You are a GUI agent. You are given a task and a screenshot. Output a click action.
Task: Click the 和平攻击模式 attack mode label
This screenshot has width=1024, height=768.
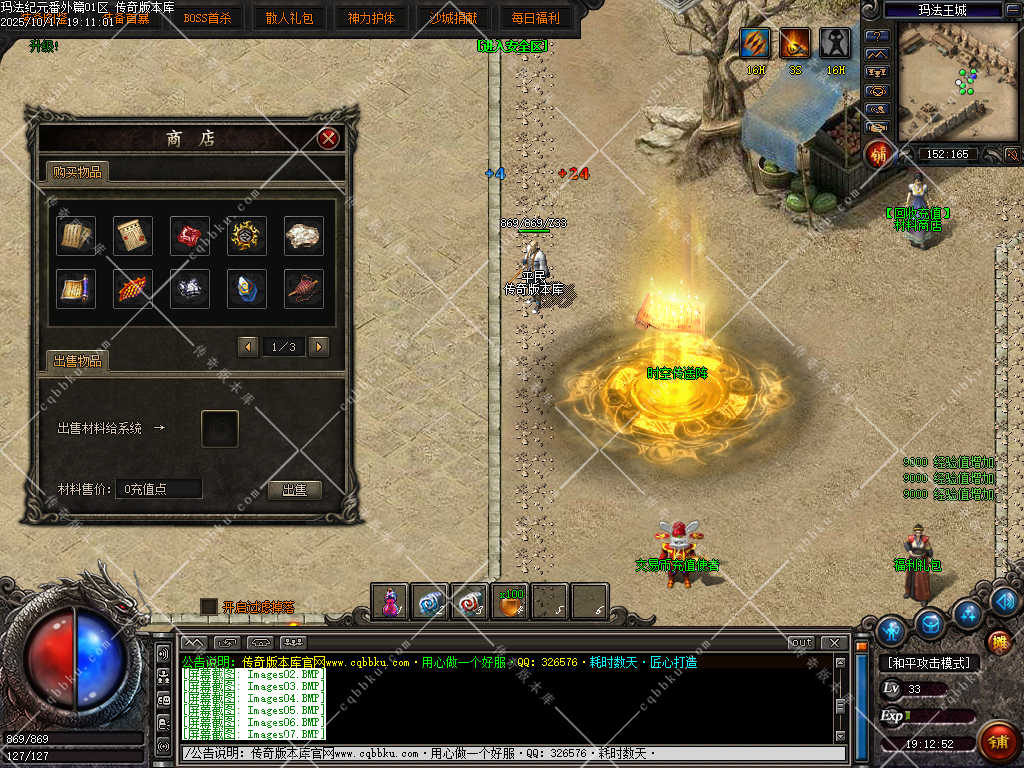[x=928, y=662]
